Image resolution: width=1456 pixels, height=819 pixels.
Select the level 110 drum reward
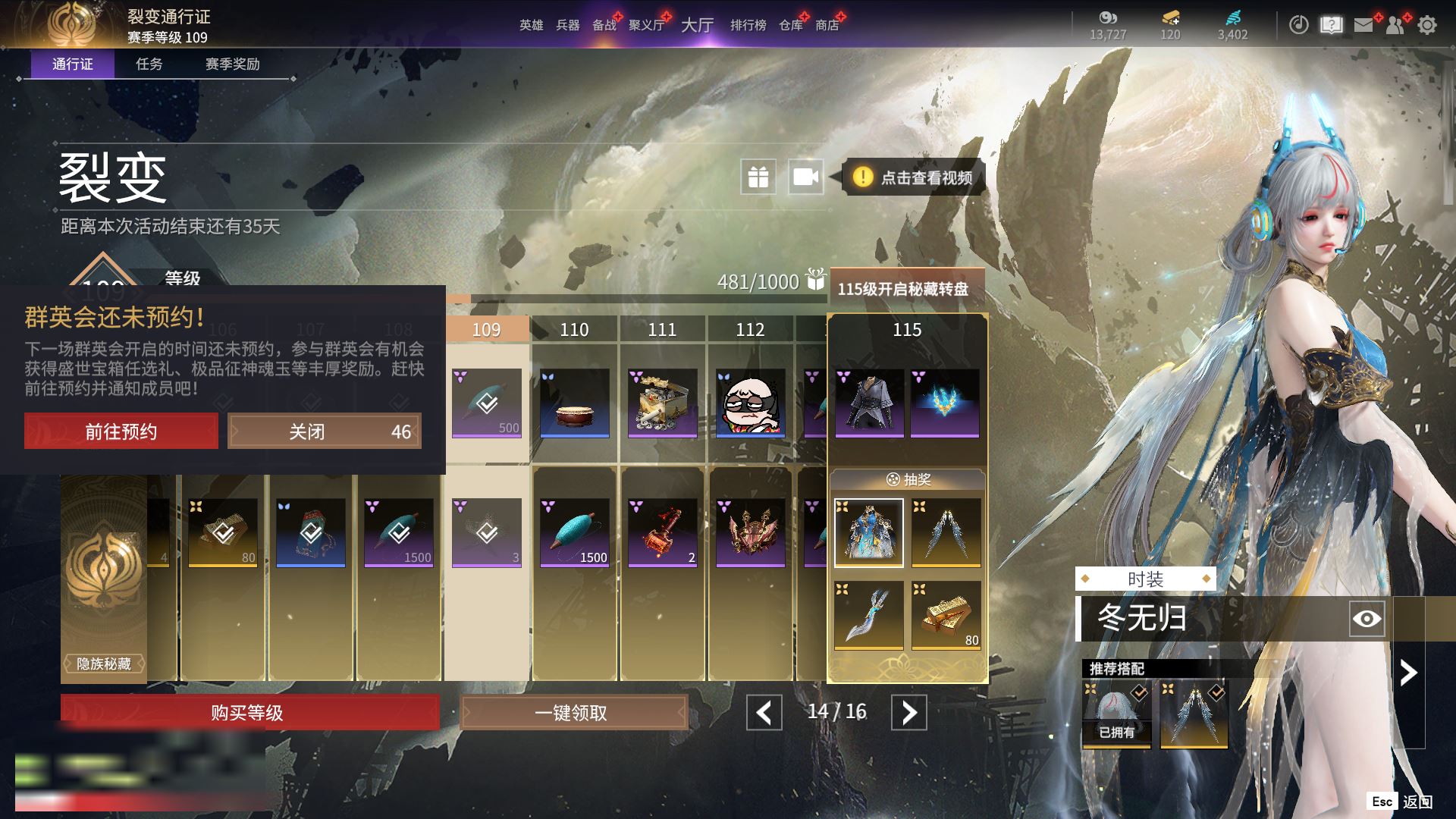574,403
